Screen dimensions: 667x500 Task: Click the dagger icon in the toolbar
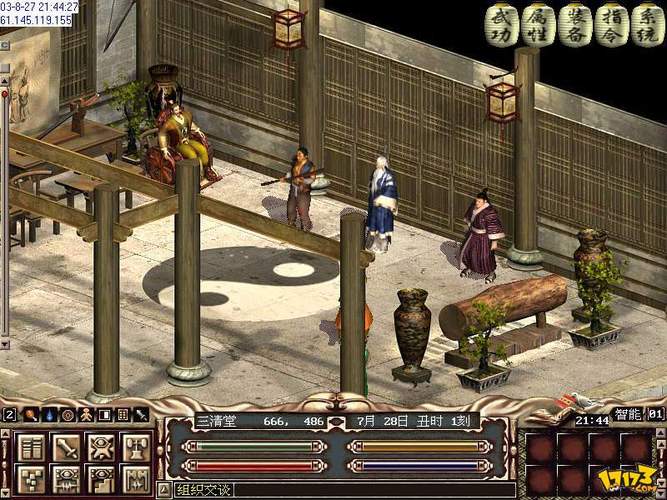tap(140, 414)
